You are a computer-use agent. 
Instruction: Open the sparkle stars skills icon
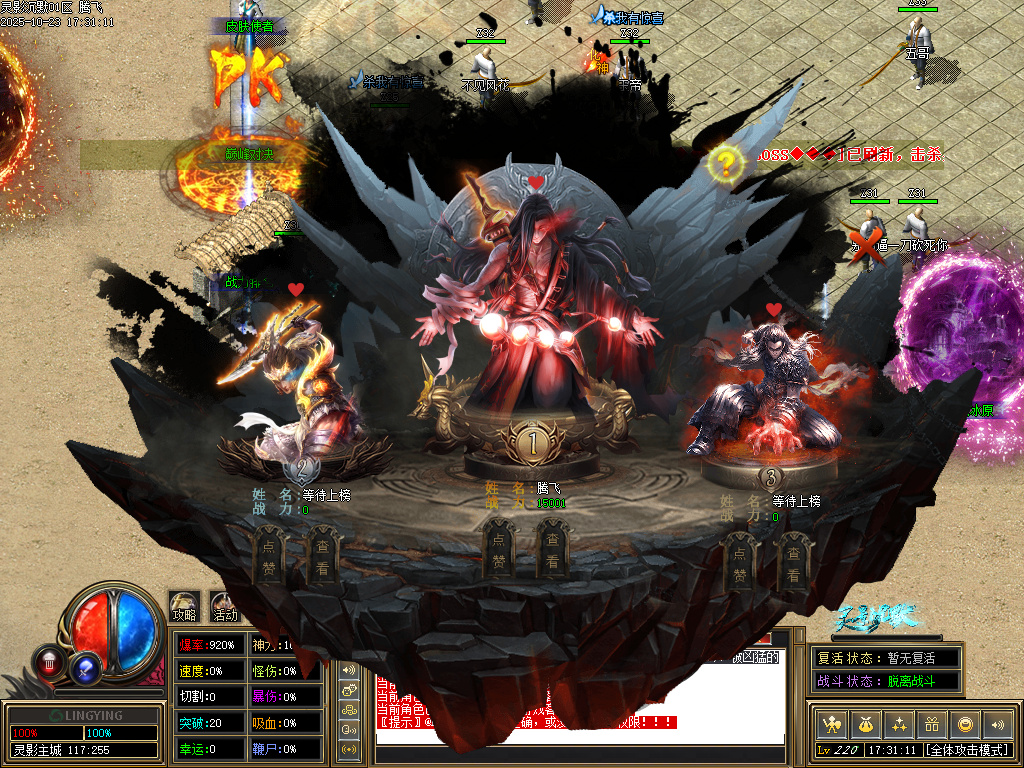click(x=898, y=724)
